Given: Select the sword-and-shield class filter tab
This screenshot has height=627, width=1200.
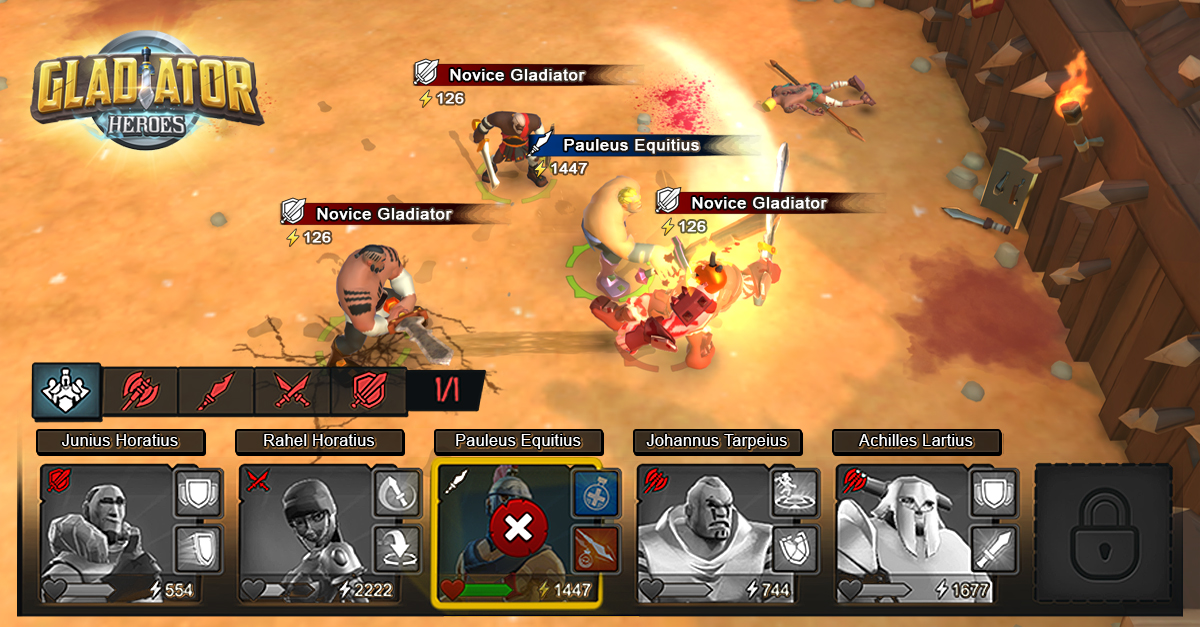Looking at the screenshot, I should point(368,391).
